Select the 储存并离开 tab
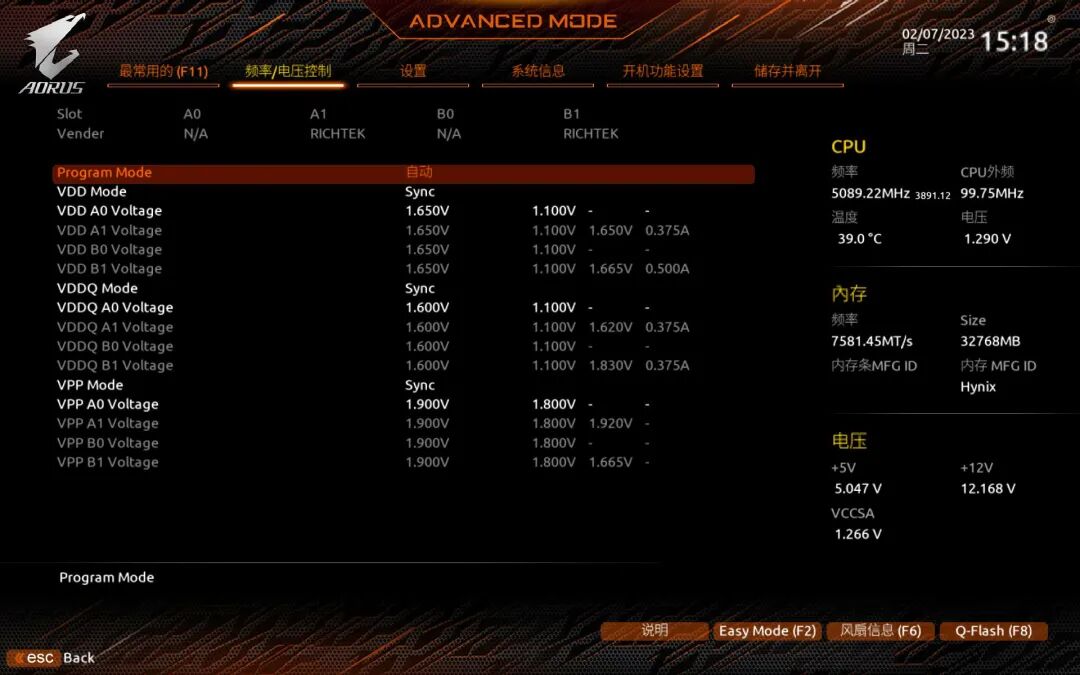 pos(788,71)
